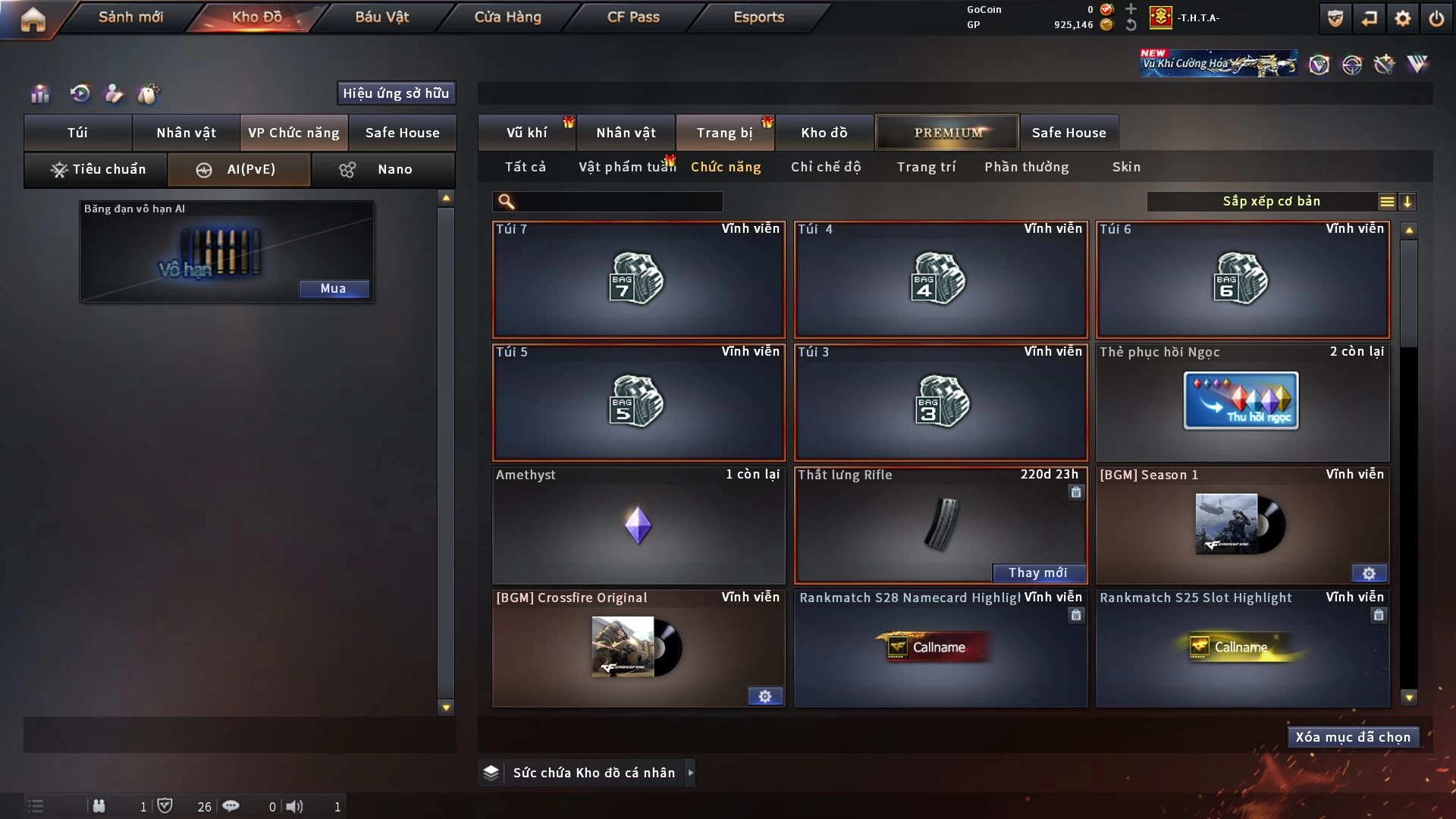Buy the Băng đạn vô hạn AI with Mua
This screenshot has height=819, width=1456.
click(x=333, y=289)
